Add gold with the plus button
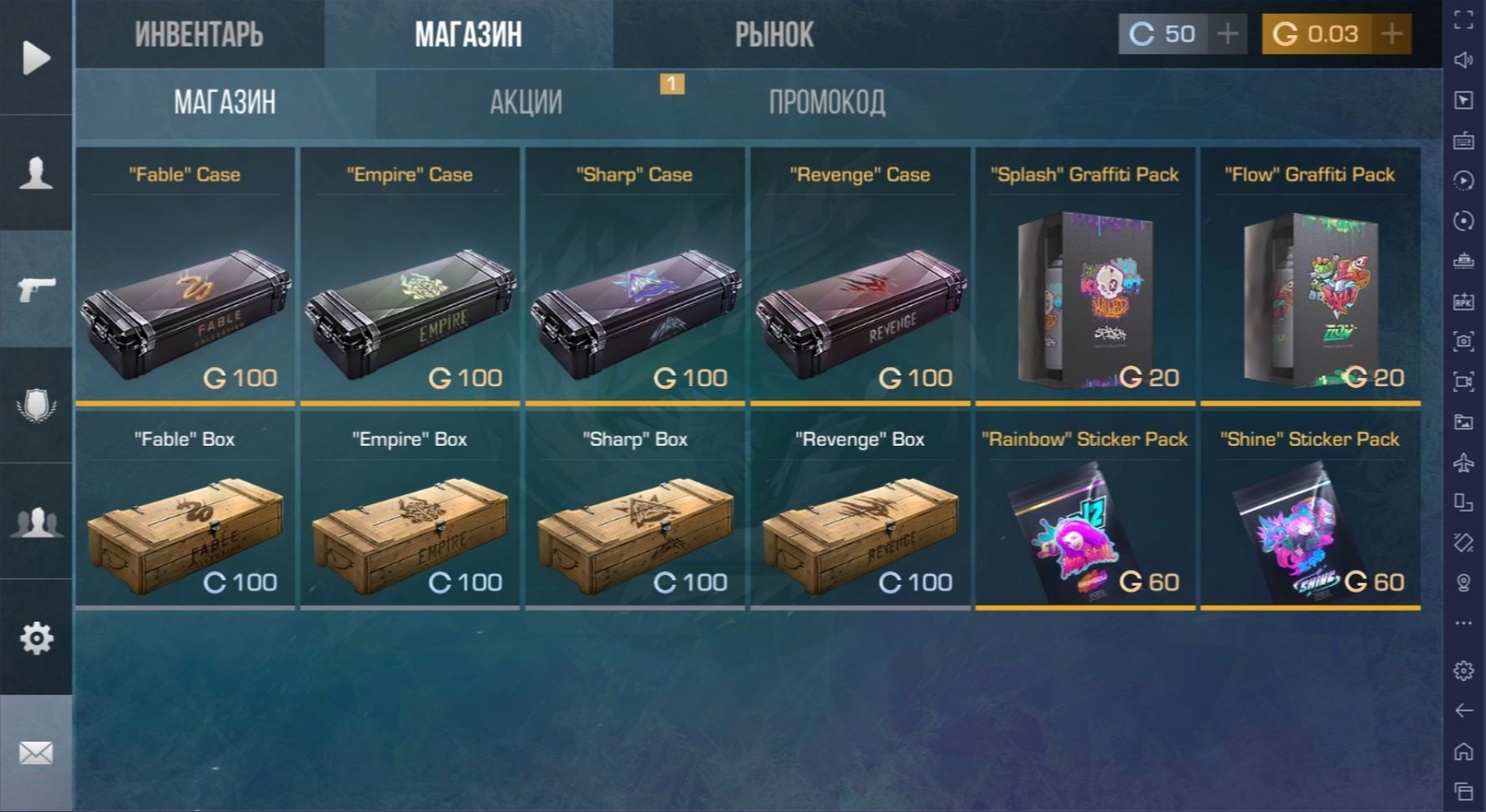 [x=1392, y=34]
